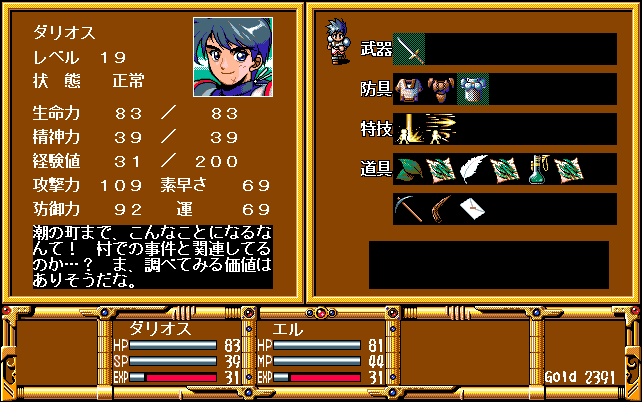The image size is (642, 402).
Task: Open the white letter envelope item
Action: (x=472, y=209)
